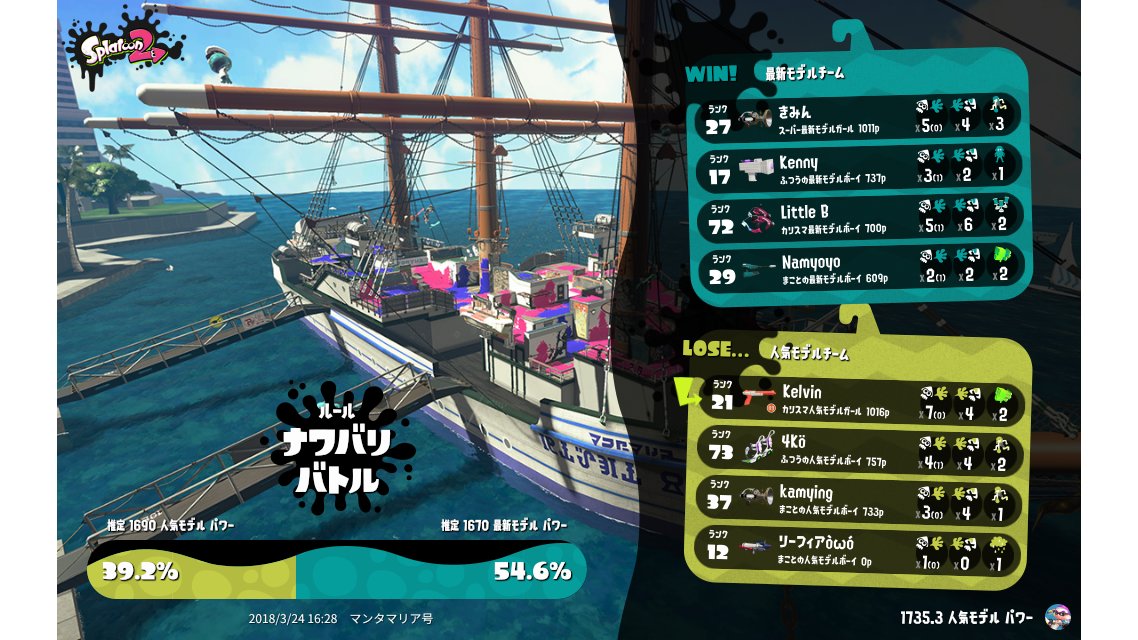
Task: Open the player avatar icon beside 1735.3
Action: [1056, 617]
